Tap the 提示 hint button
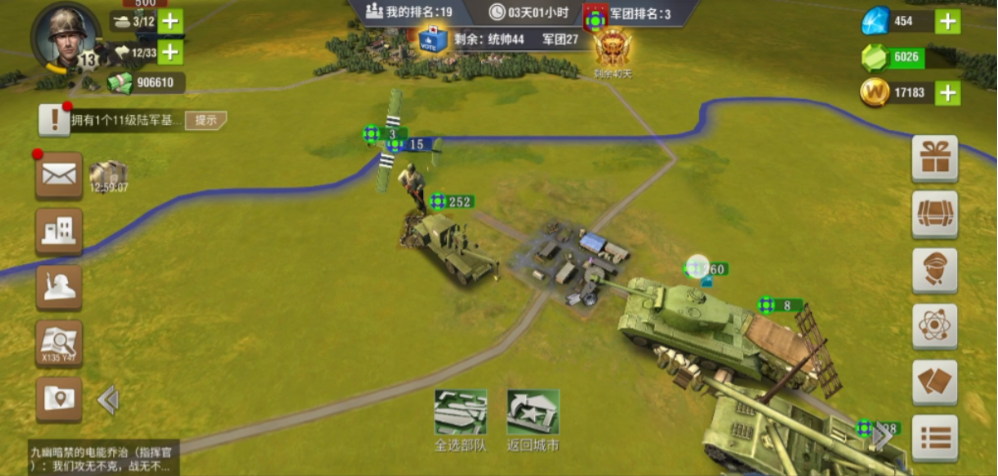This screenshot has width=998, height=476. (206, 120)
